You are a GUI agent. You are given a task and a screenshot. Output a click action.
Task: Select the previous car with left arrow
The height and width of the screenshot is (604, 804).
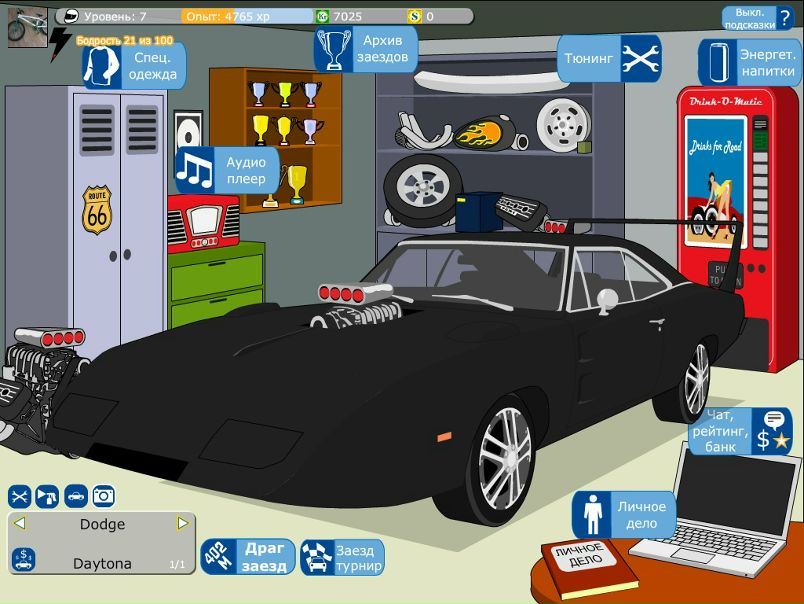(x=20, y=523)
